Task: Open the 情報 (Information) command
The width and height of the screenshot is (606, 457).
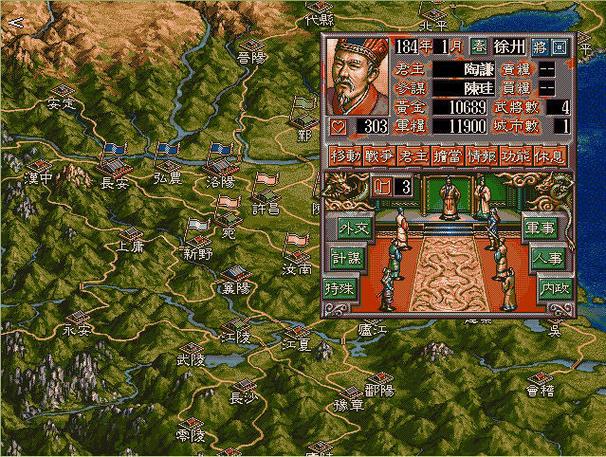Action: (481, 156)
